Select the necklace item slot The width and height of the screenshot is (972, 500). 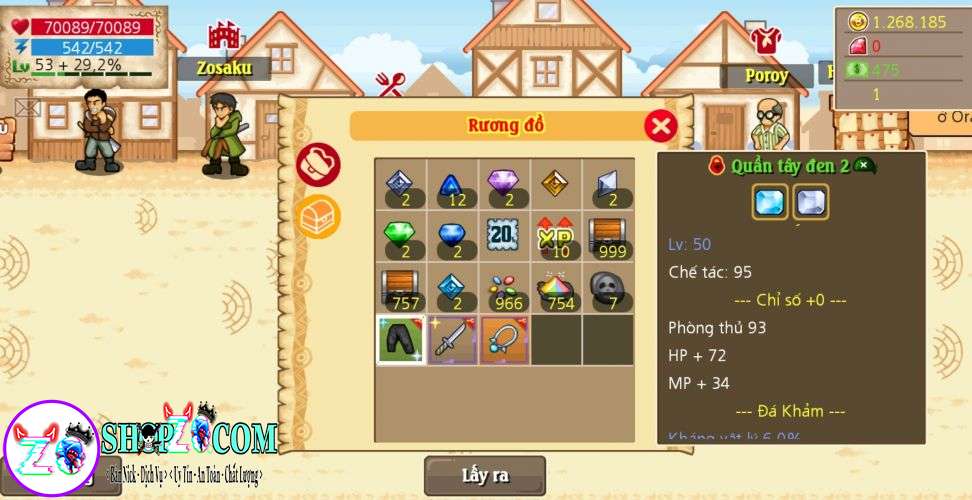[504, 340]
